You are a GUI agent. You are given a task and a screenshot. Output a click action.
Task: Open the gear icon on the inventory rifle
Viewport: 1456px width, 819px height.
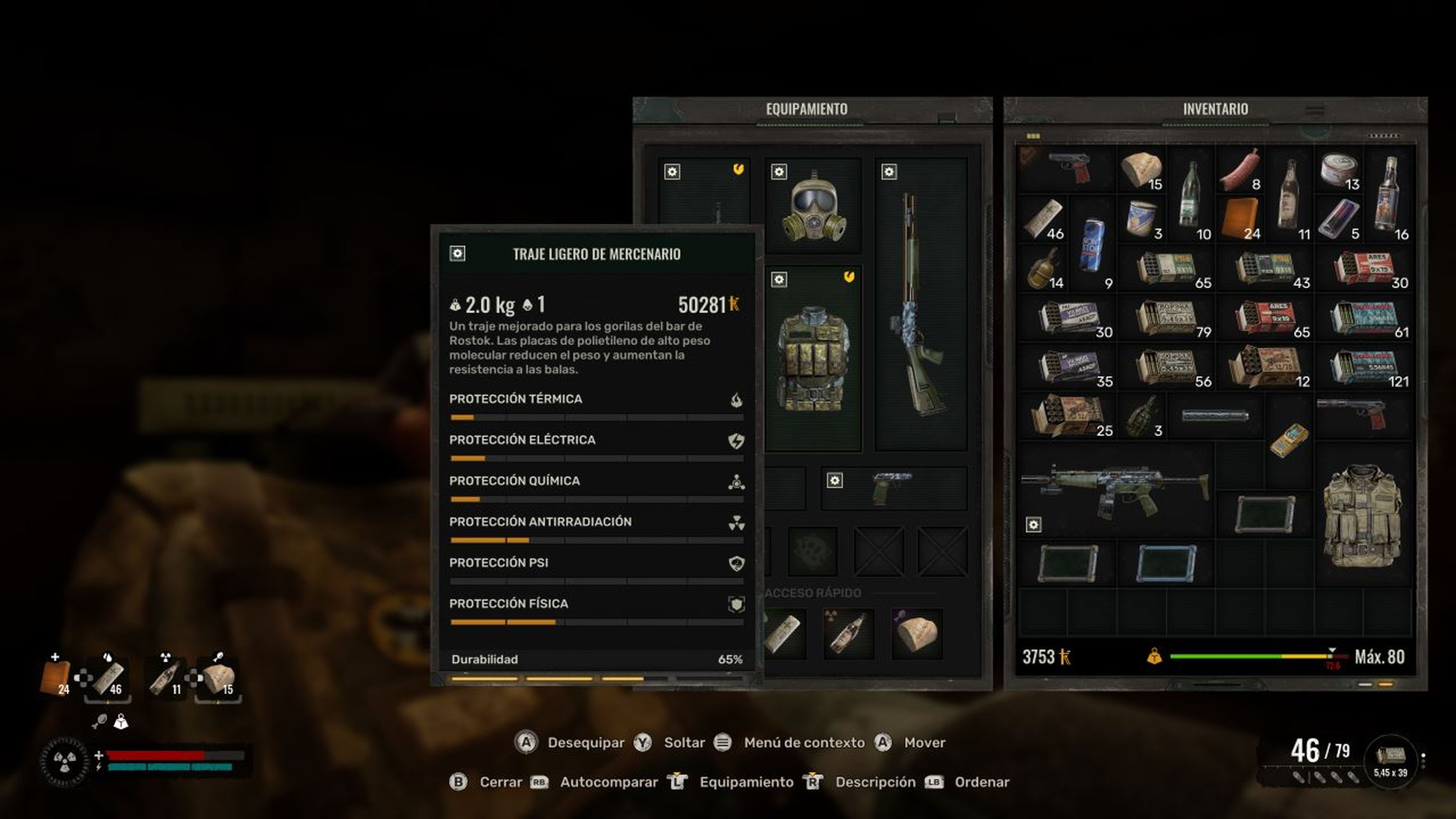point(1034,524)
